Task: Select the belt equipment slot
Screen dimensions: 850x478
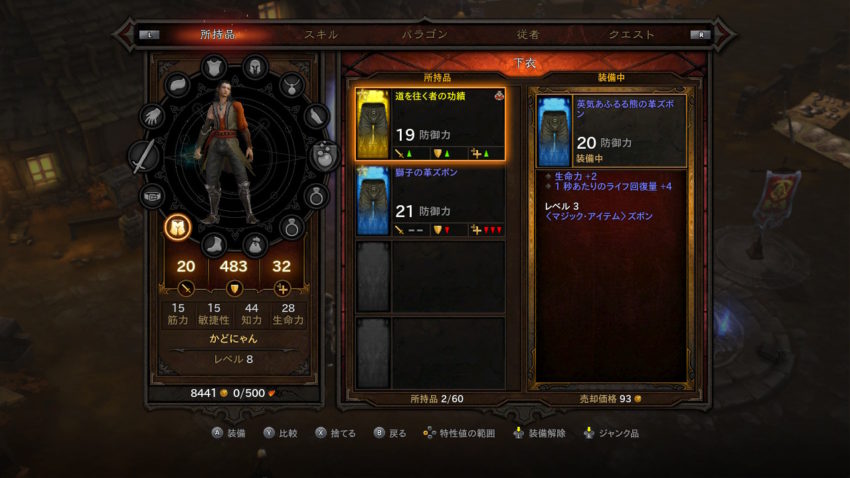Action: tap(153, 195)
